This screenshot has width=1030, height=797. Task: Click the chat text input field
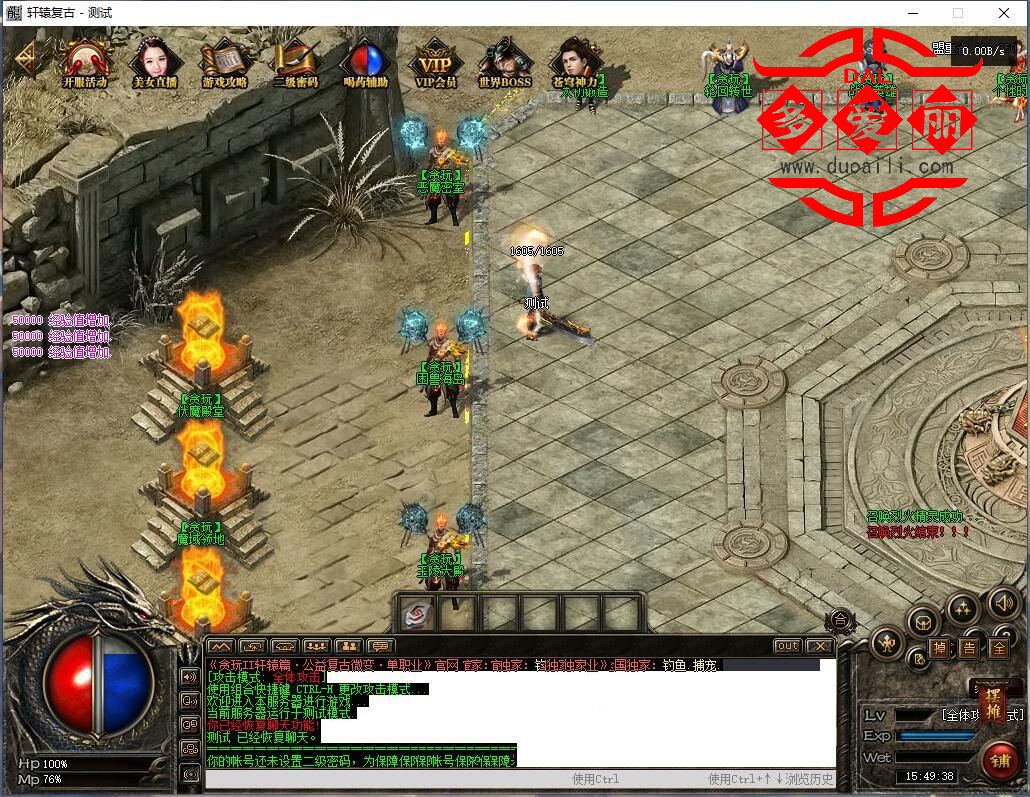click(380, 779)
